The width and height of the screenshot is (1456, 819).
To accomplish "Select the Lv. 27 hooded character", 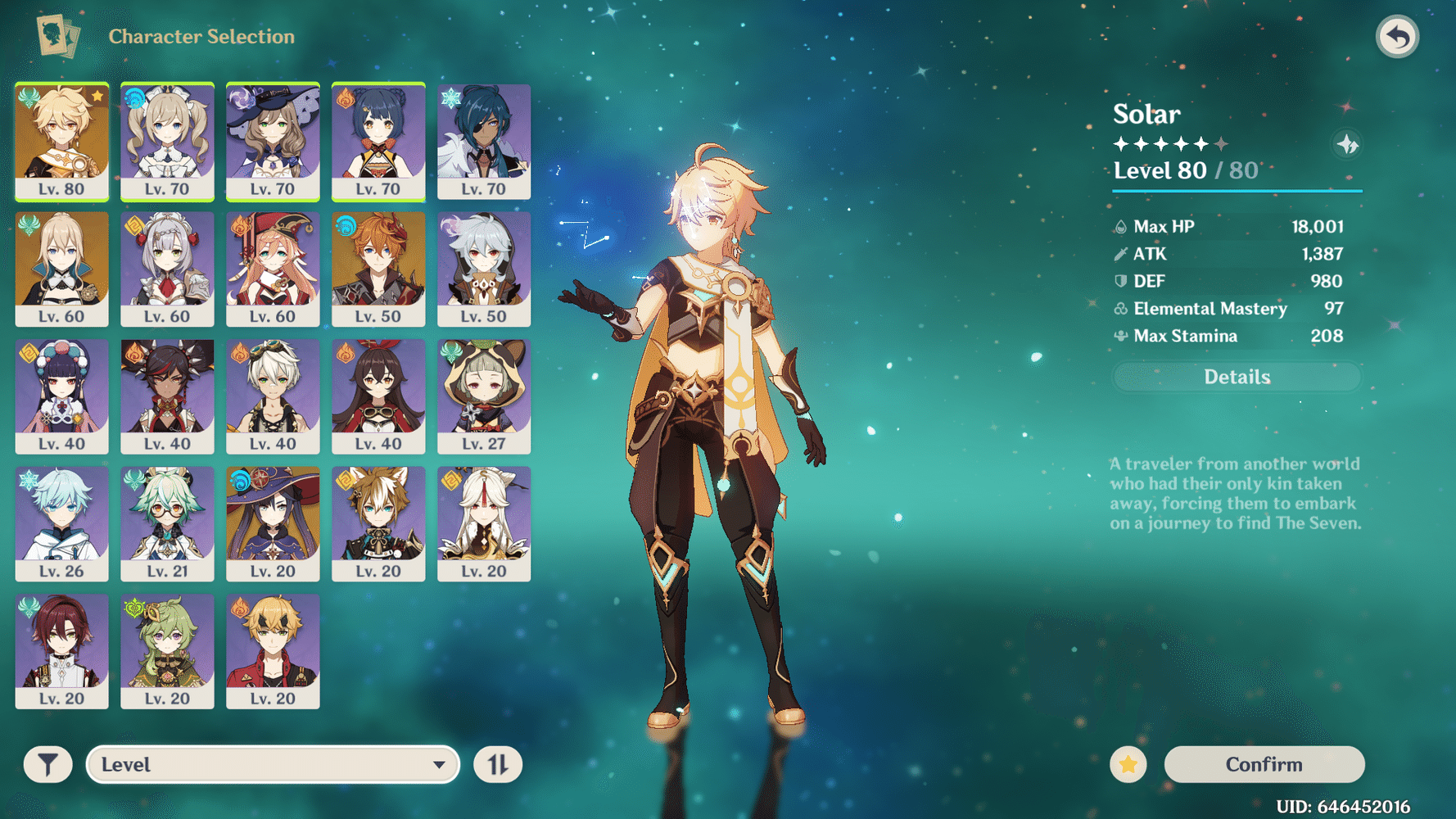I will (484, 396).
